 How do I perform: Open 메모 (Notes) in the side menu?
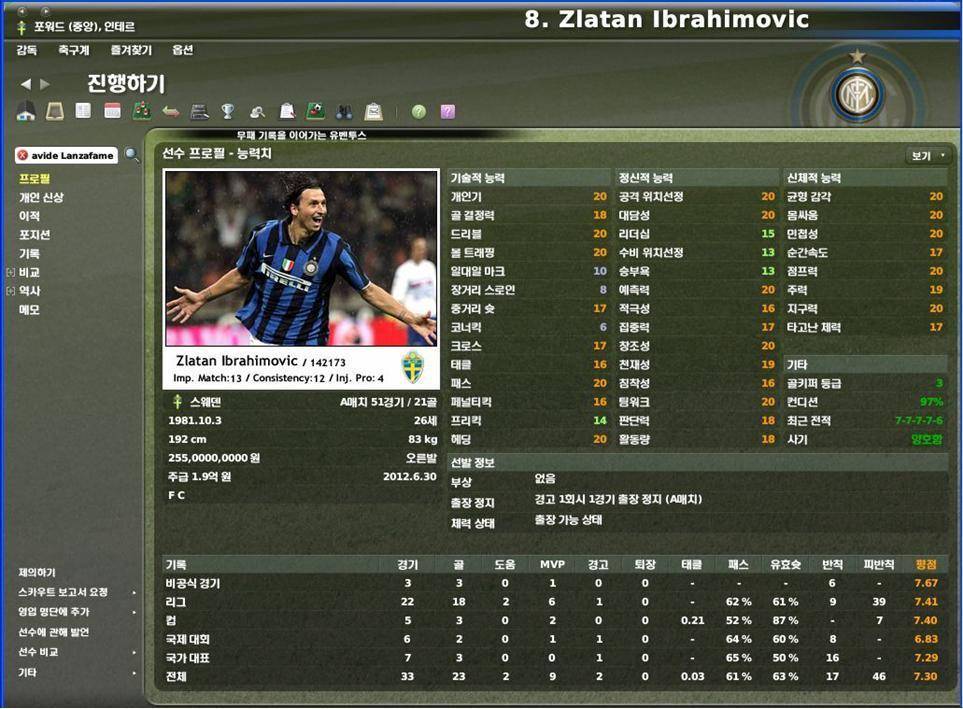click(29, 310)
